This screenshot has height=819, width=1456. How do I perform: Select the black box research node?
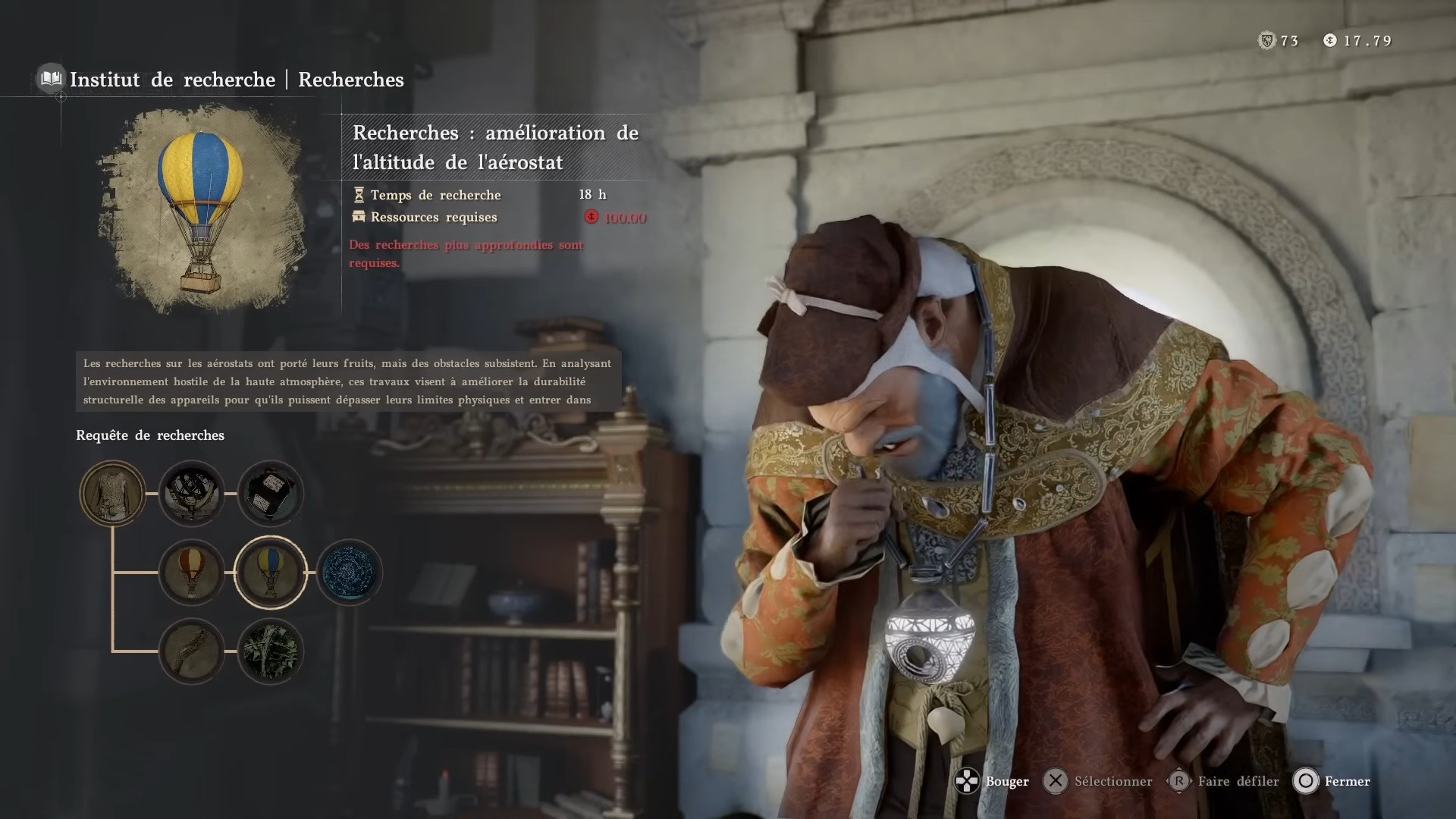point(271,494)
